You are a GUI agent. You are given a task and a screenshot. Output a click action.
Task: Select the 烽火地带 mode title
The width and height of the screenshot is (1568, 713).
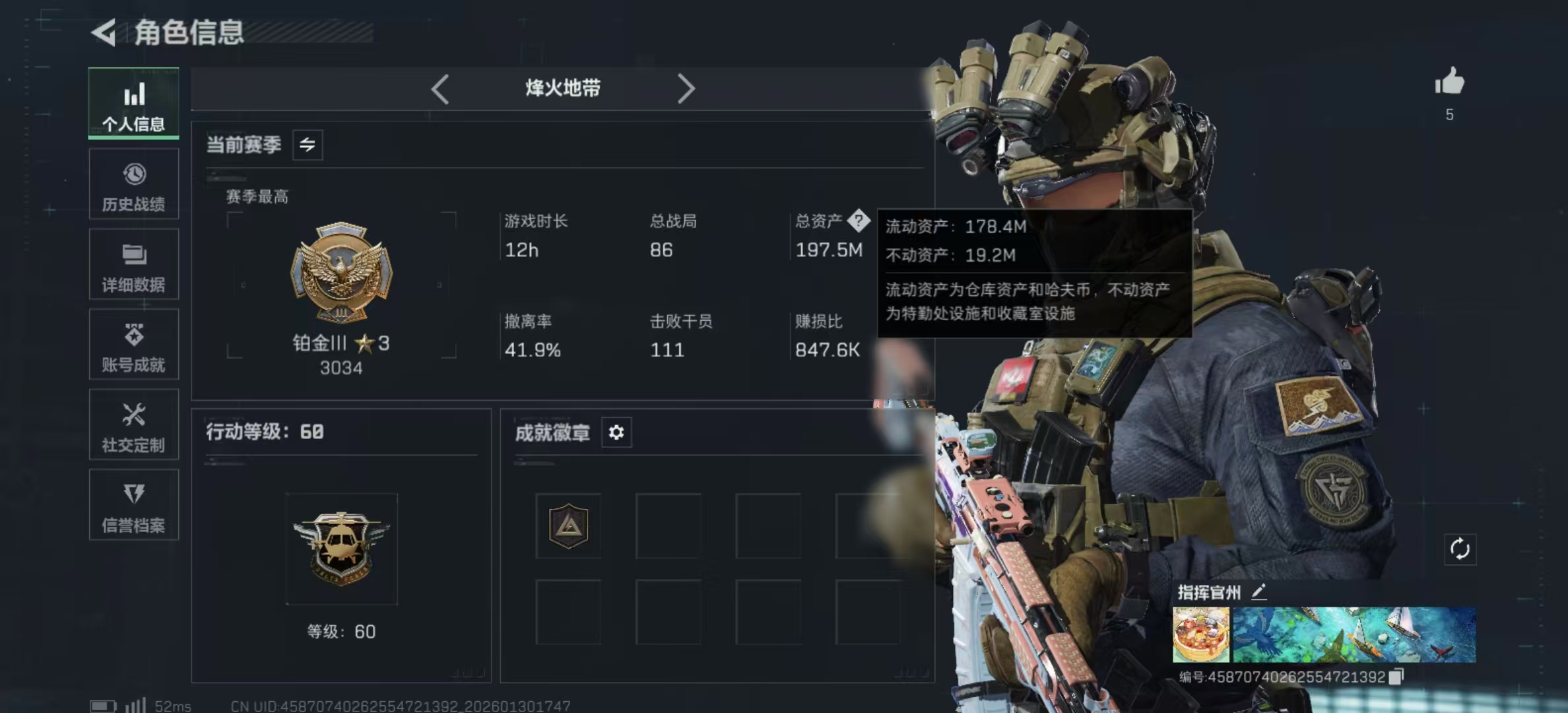tap(562, 88)
